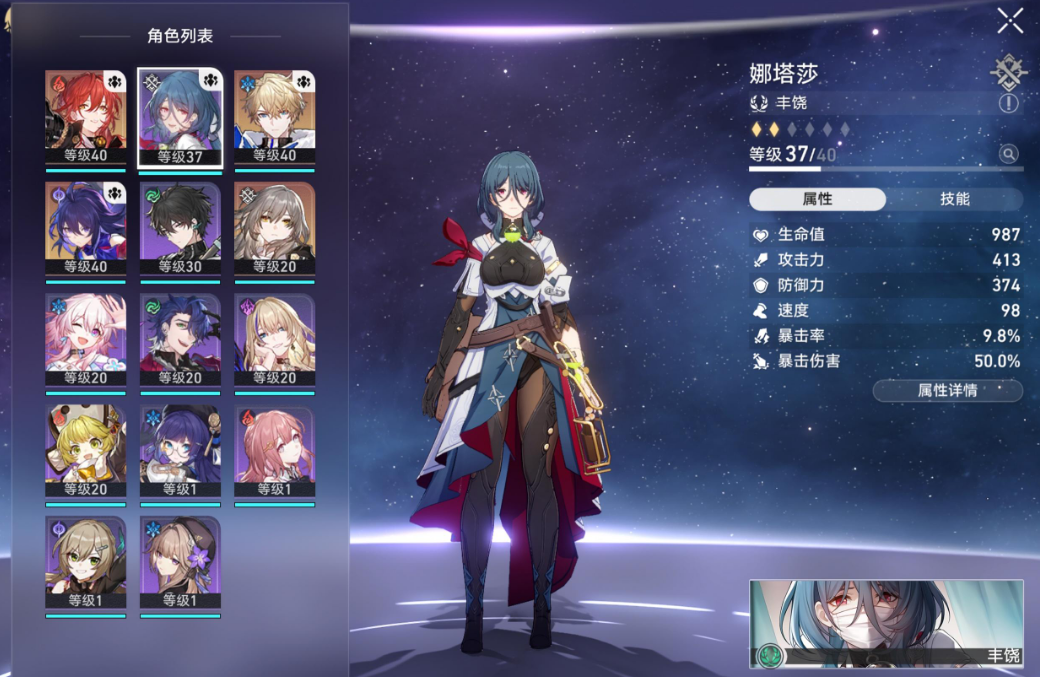The width and height of the screenshot is (1040, 677).
Task: Choose the pink-haired level 20 character portrait
Action: (85, 340)
